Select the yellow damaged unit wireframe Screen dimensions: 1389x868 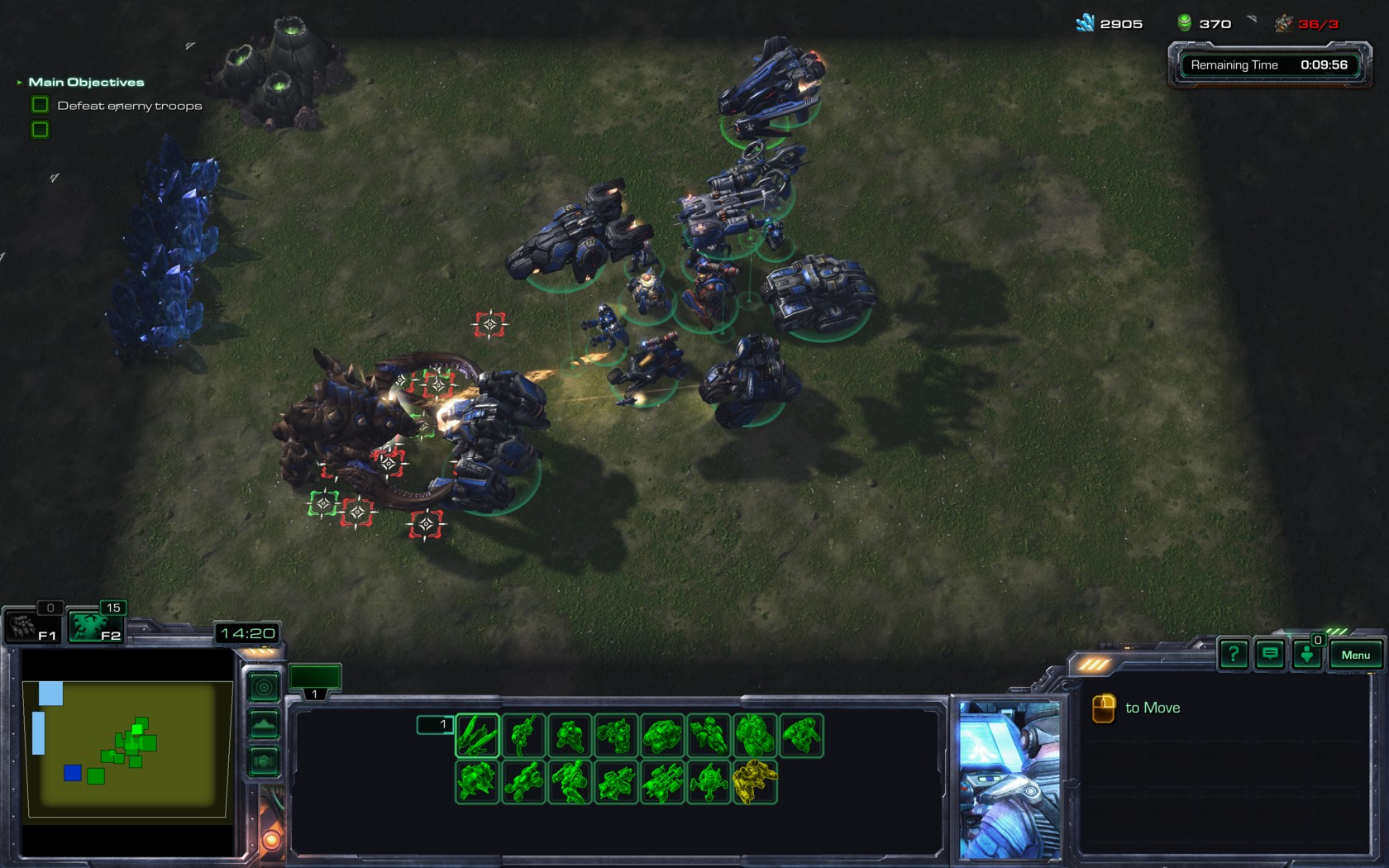pyautogui.click(x=754, y=781)
